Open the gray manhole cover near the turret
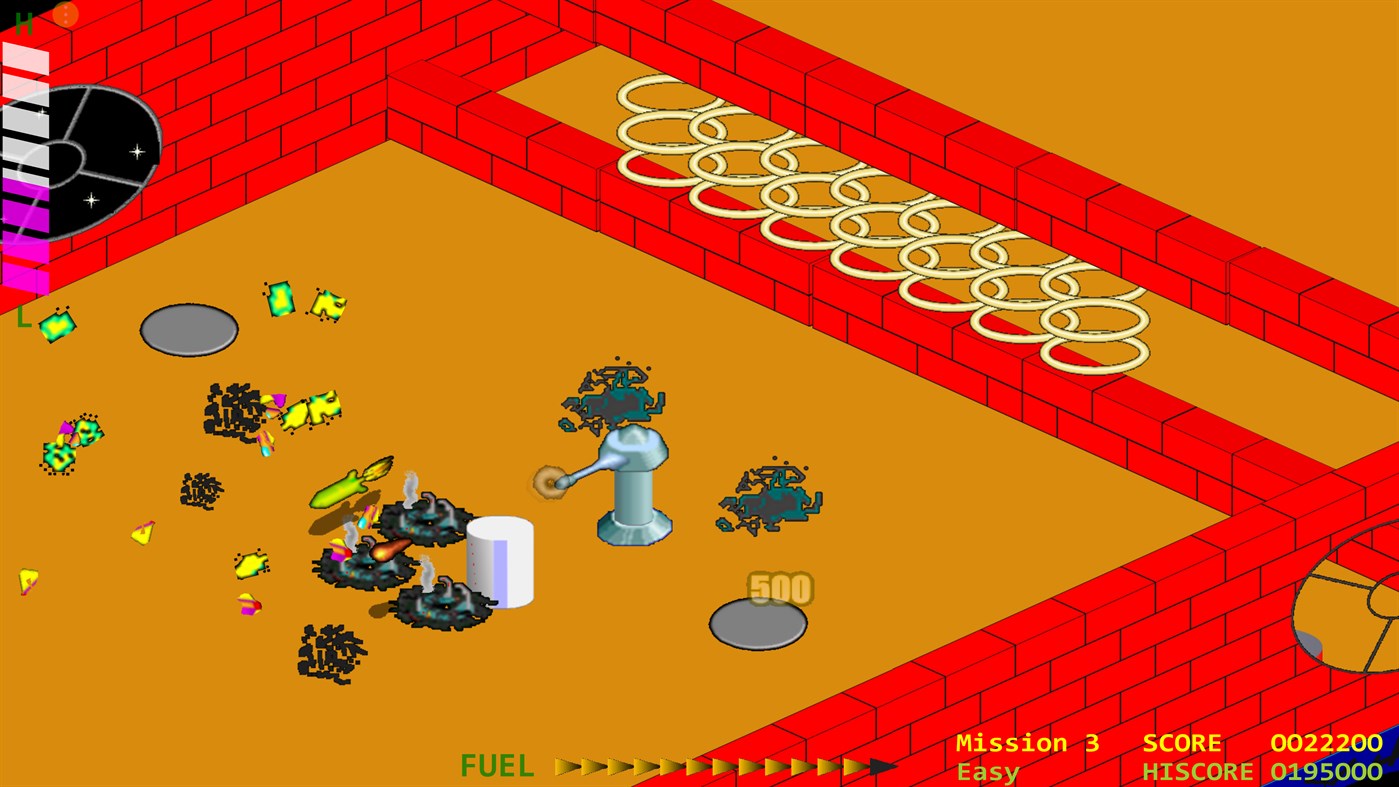1399x787 pixels. pyautogui.click(x=758, y=625)
